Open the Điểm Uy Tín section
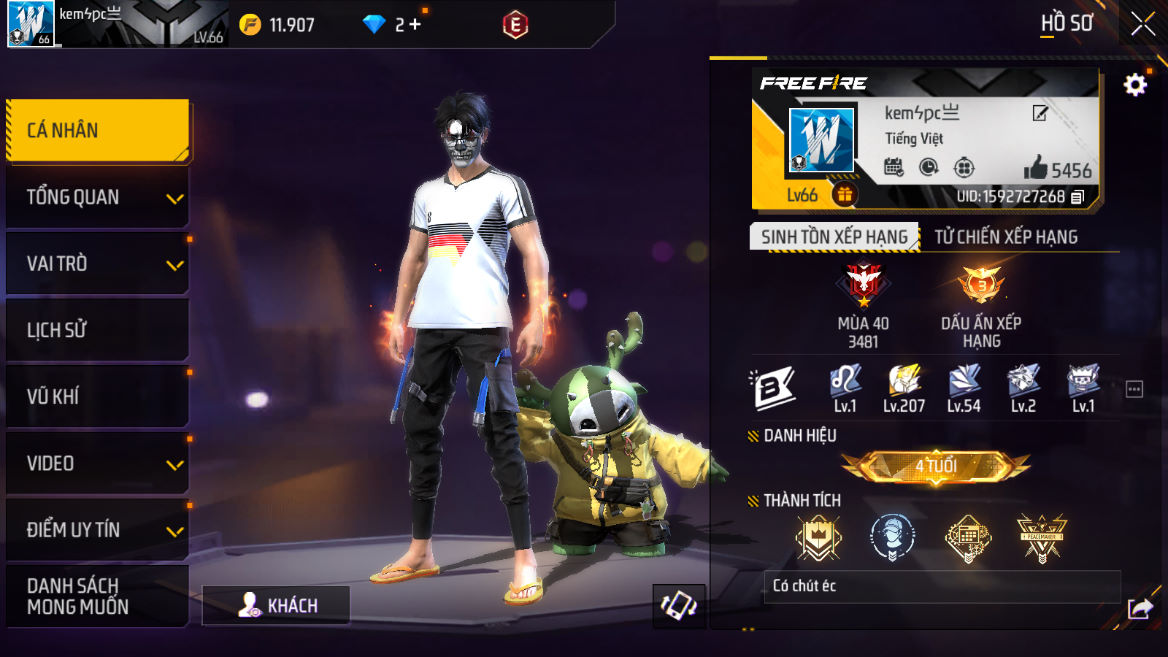The image size is (1168, 657). coord(97,530)
